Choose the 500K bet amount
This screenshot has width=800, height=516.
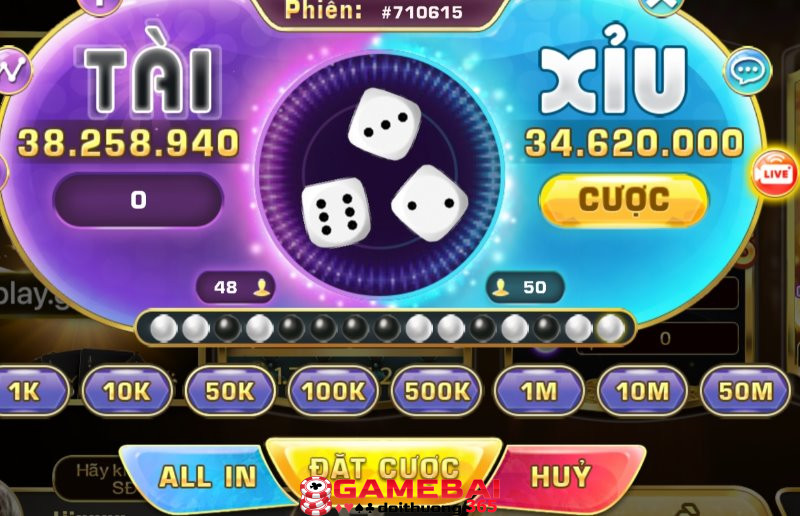[x=436, y=391]
